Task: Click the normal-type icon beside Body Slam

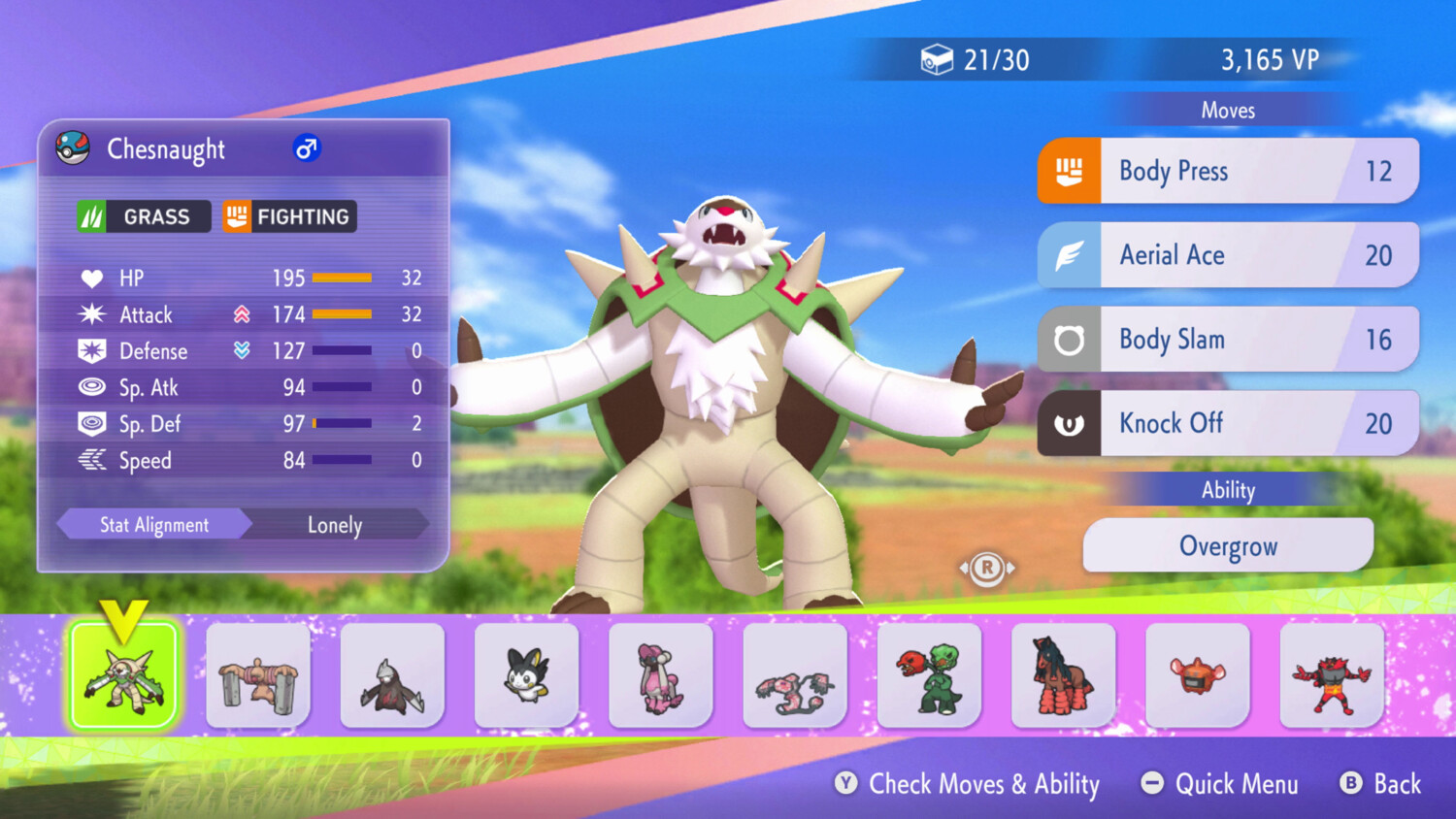Action: (1068, 339)
